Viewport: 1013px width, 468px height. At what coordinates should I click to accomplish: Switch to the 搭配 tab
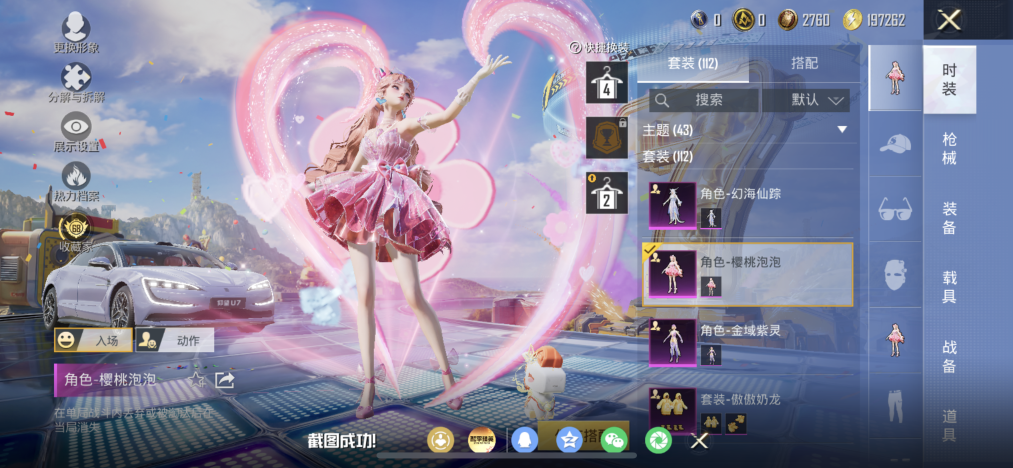pyautogui.click(x=804, y=63)
